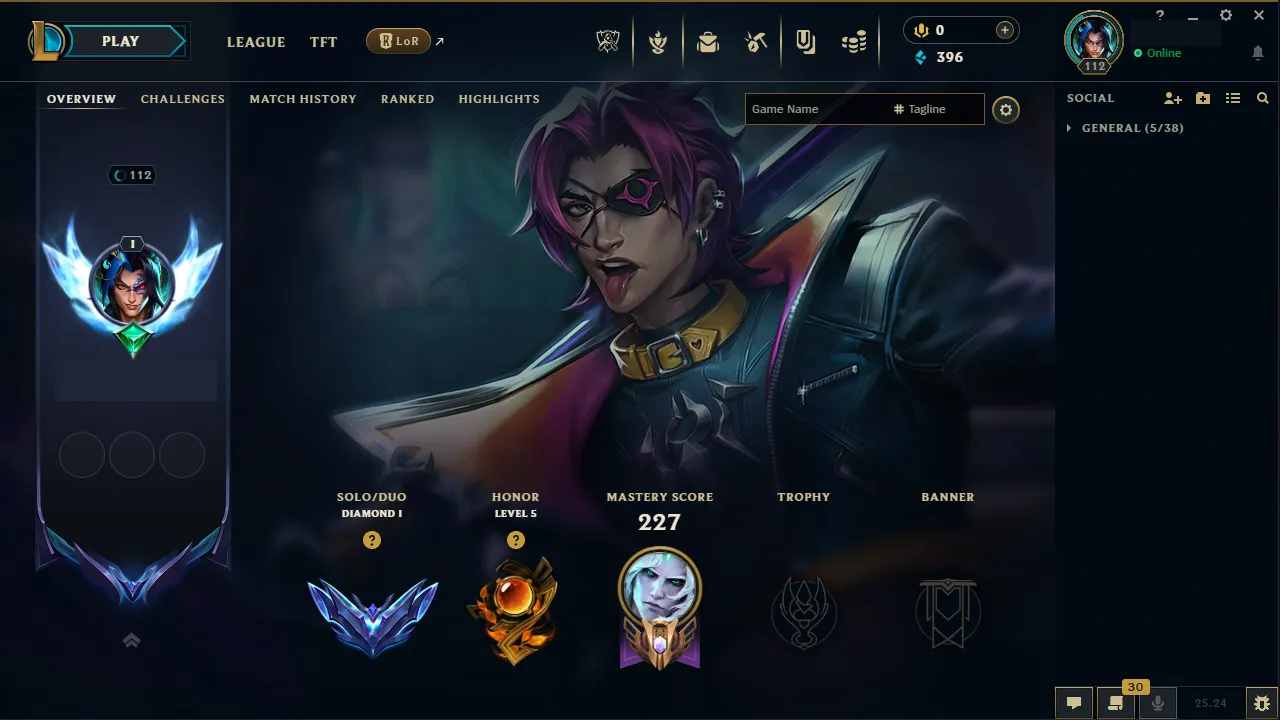The height and width of the screenshot is (720, 1280).
Task: Click the question mark above the Honor medal
Action: tap(516, 540)
